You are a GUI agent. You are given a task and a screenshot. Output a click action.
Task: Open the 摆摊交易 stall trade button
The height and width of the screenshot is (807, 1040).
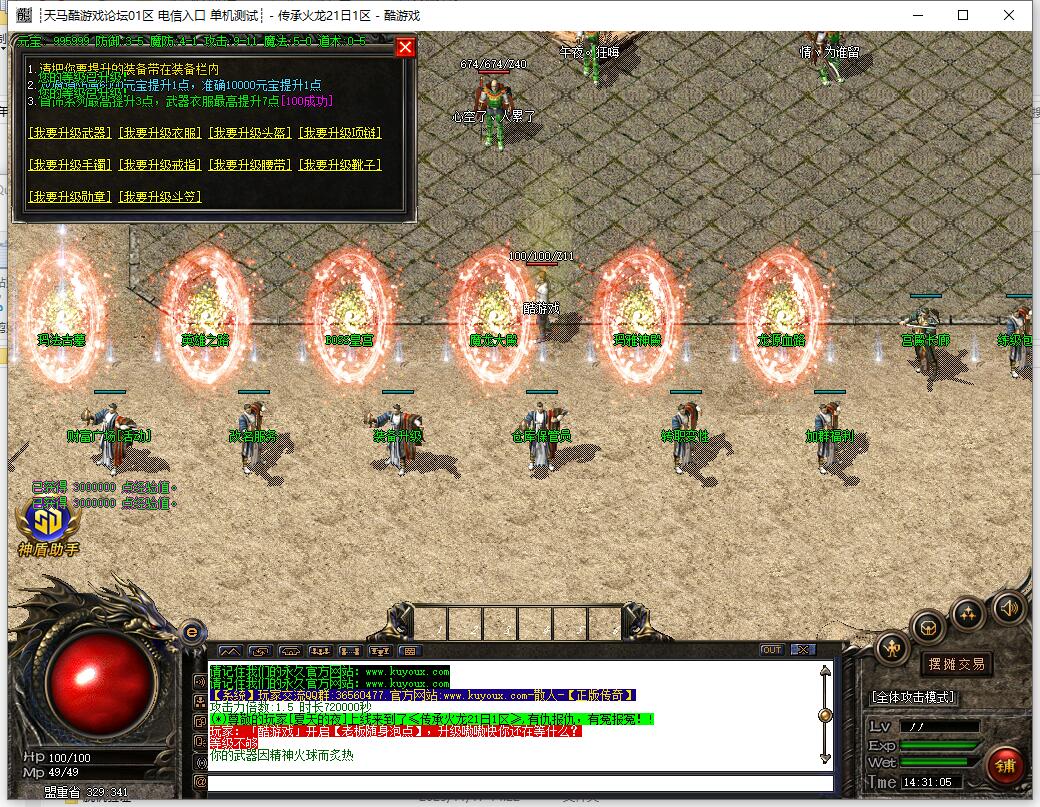coord(956,663)
